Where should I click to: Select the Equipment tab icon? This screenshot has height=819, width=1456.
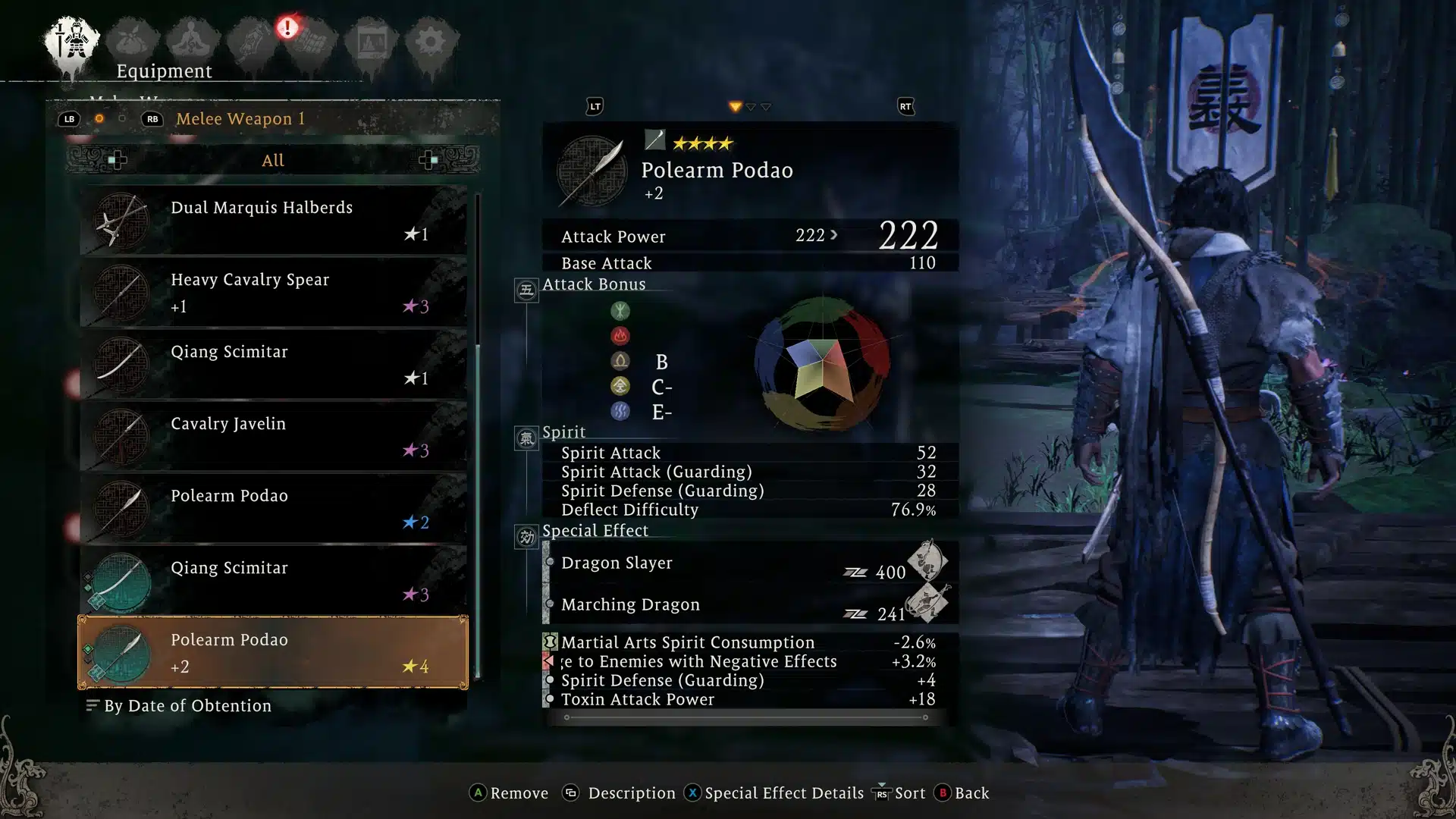tap(72, 42)
